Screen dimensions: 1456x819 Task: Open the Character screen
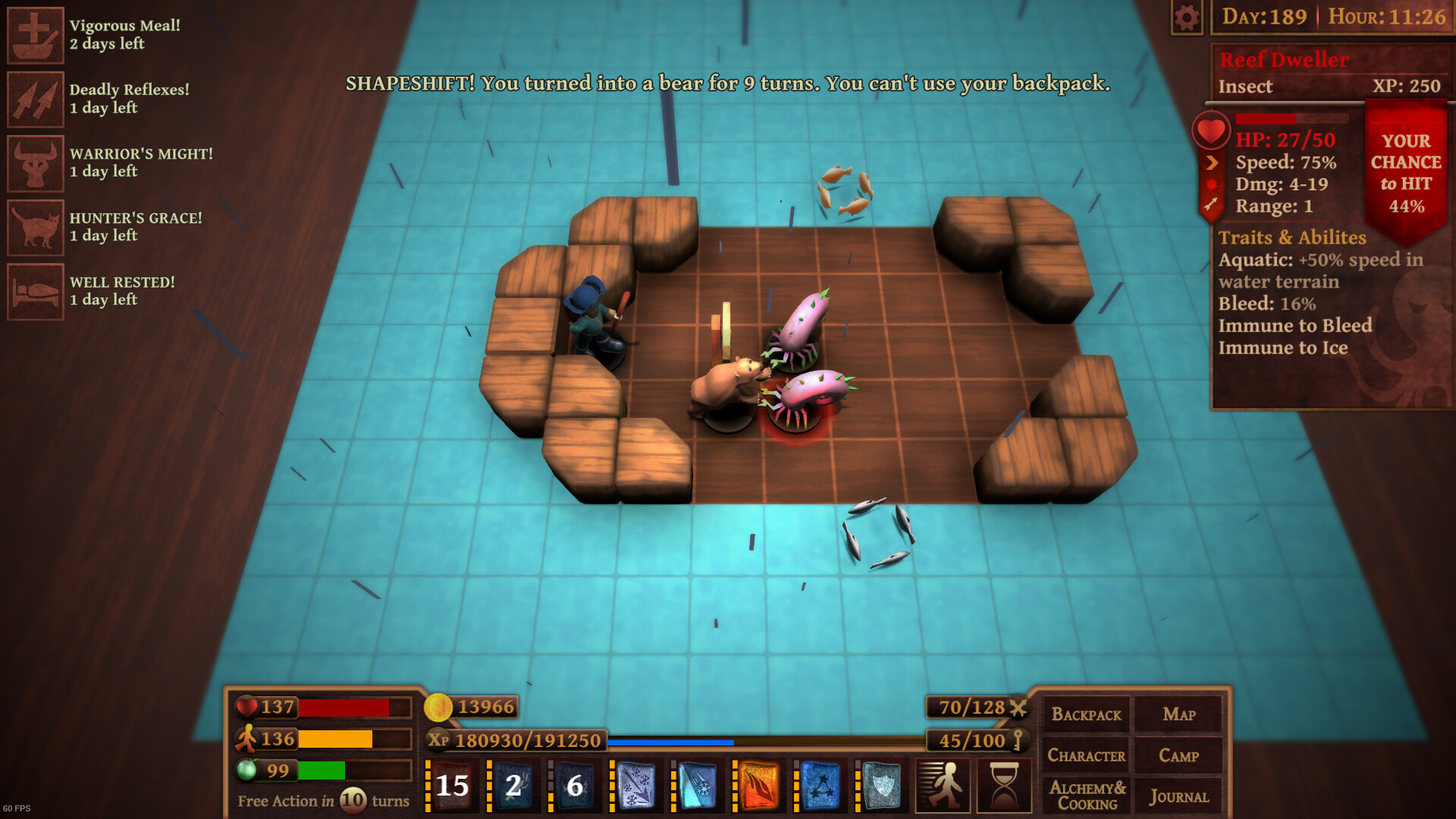tap(1087, 755)
